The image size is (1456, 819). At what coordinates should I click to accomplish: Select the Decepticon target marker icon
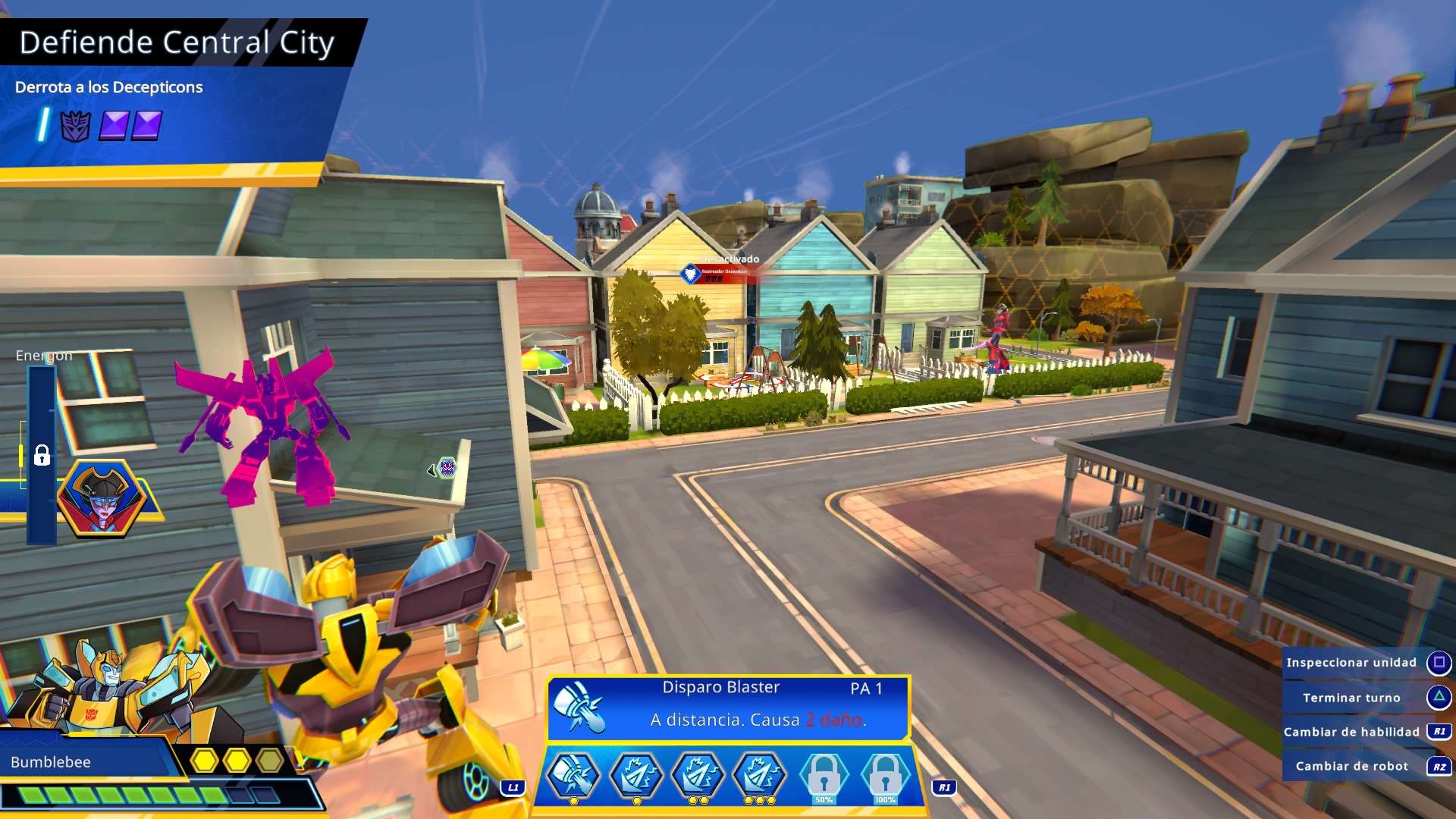click(447, 468)
